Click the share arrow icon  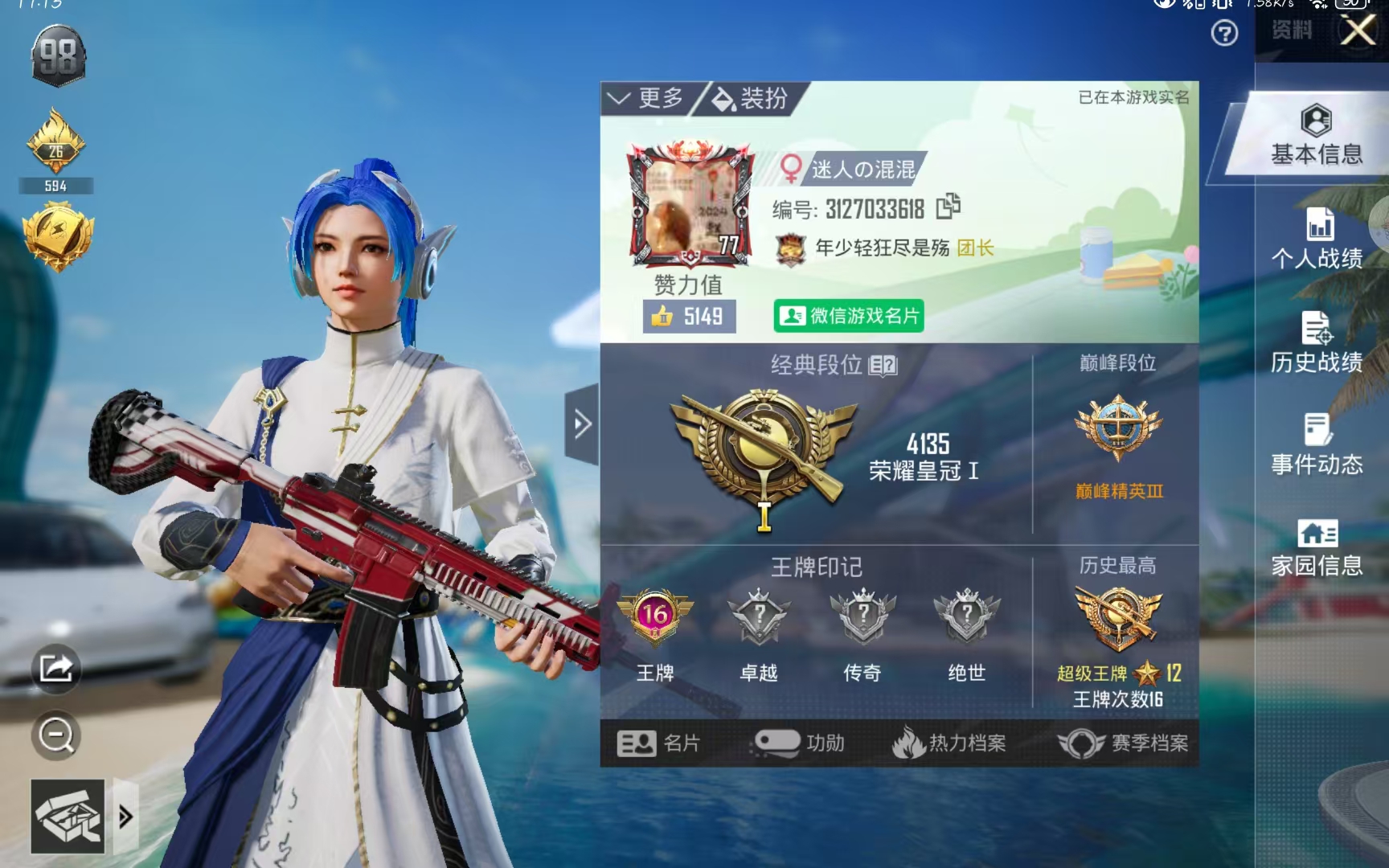55,667
